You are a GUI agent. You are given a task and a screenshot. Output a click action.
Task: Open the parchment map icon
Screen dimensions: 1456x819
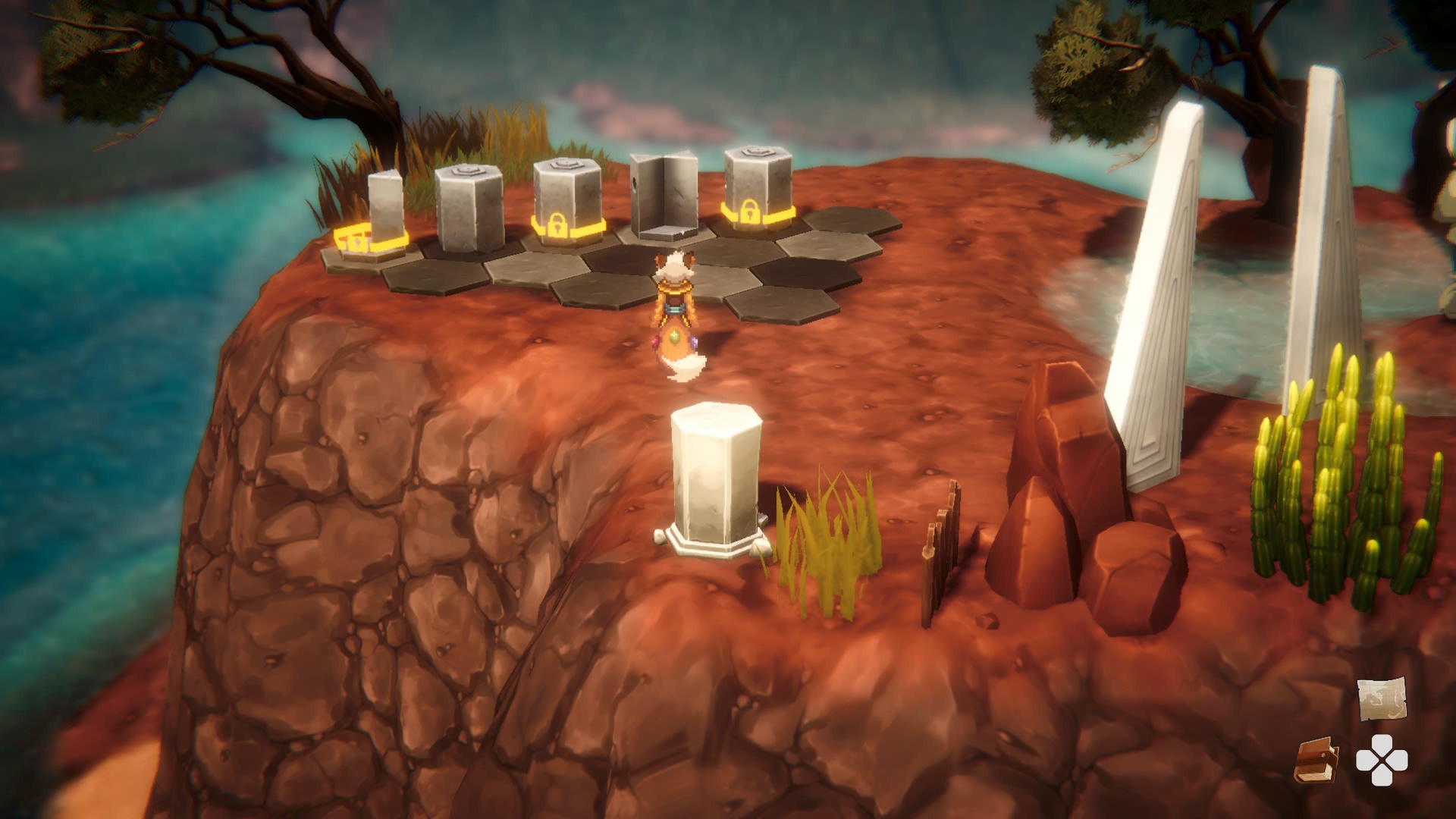tap(1381, 699)
